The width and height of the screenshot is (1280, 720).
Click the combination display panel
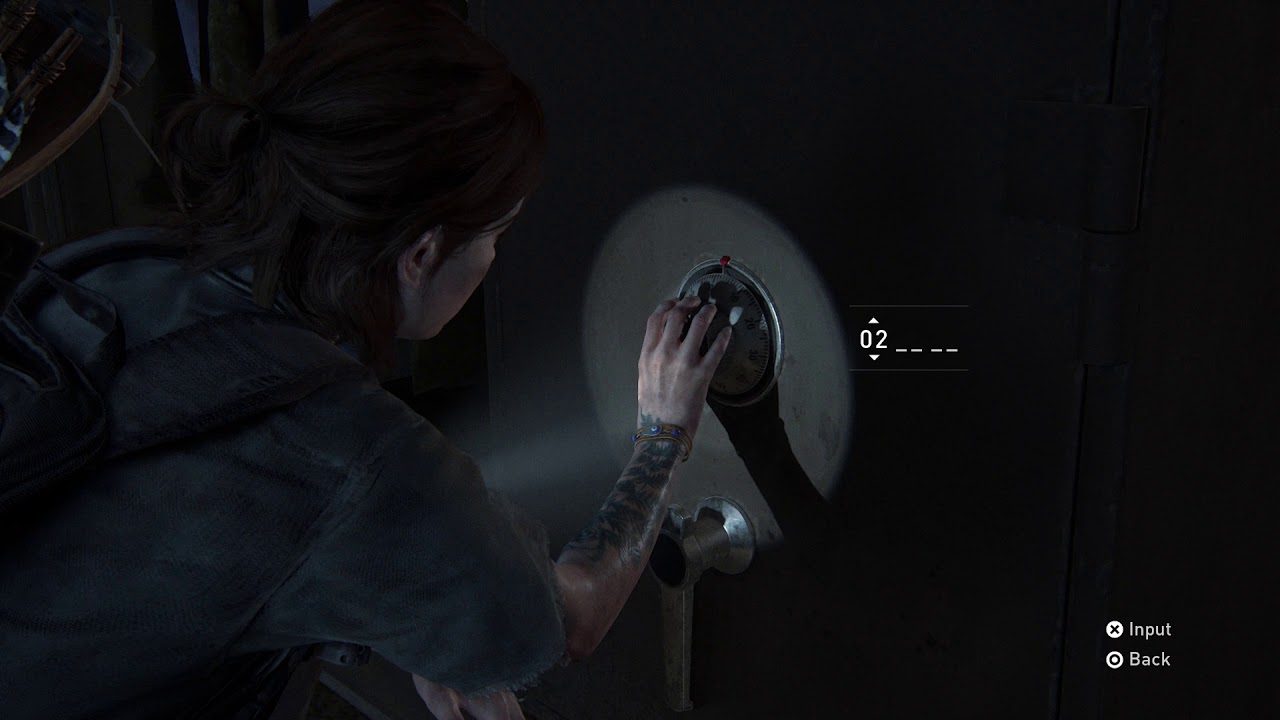click(x=907, y=340)
